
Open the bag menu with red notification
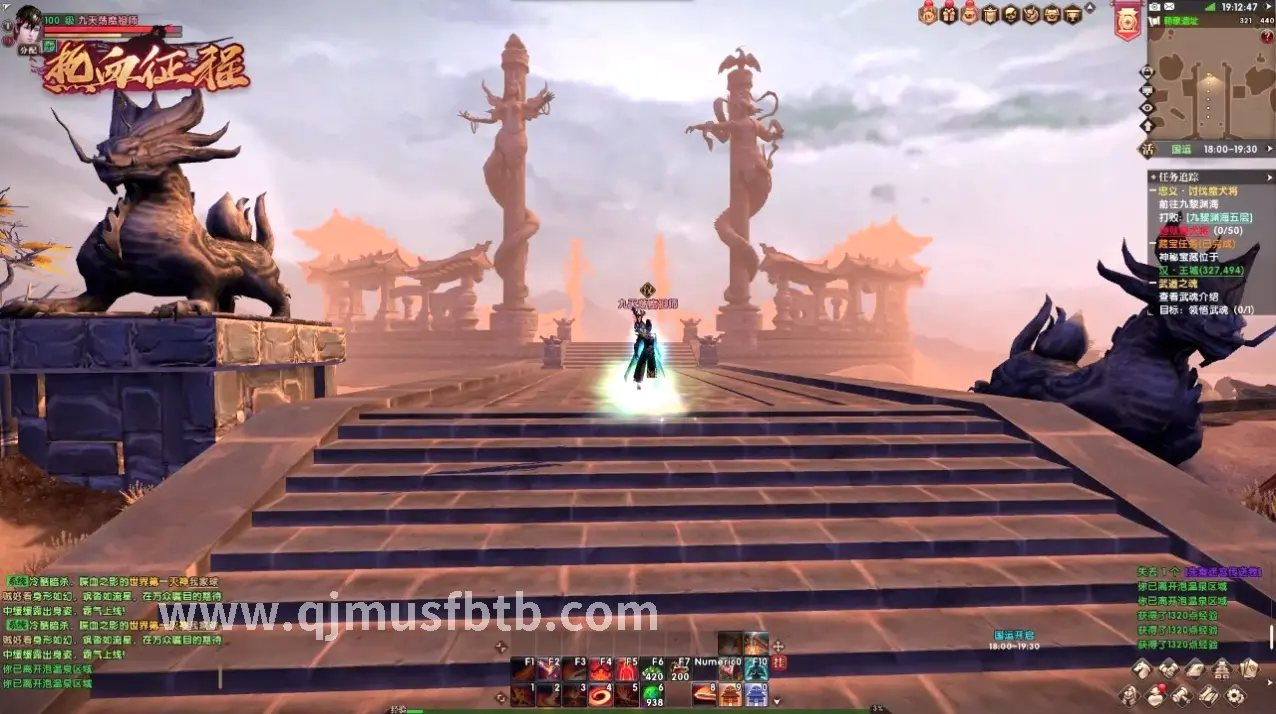[x=1156, y=695]
